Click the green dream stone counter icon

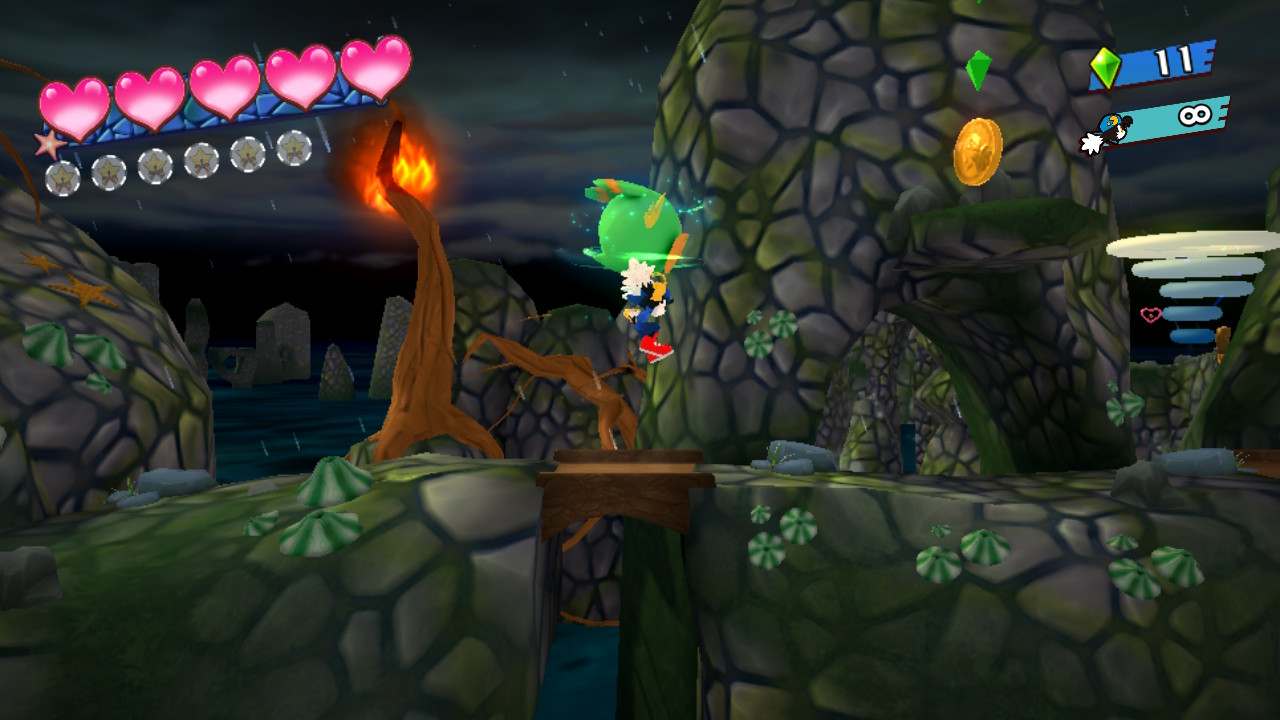coord(1106,68)
